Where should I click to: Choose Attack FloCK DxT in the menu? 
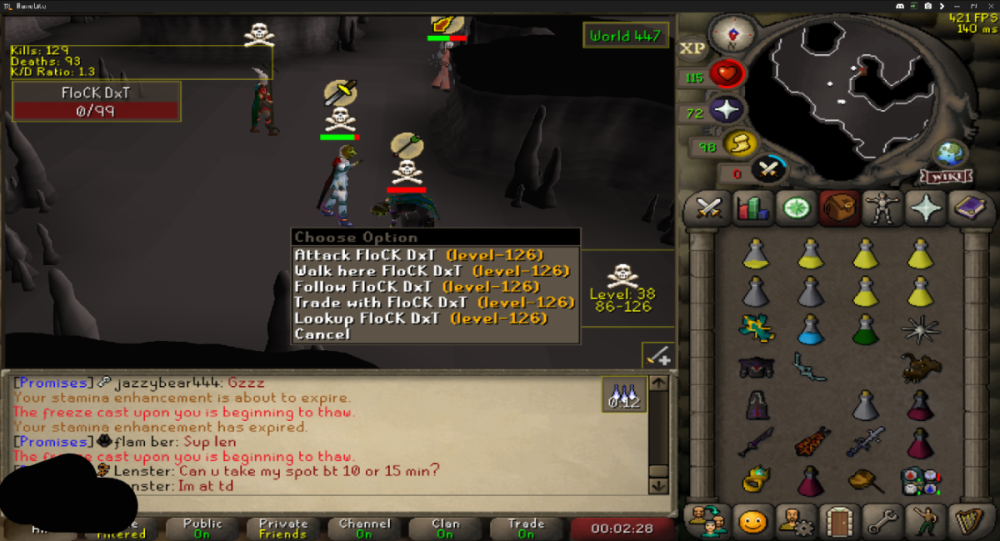[418, 255]
